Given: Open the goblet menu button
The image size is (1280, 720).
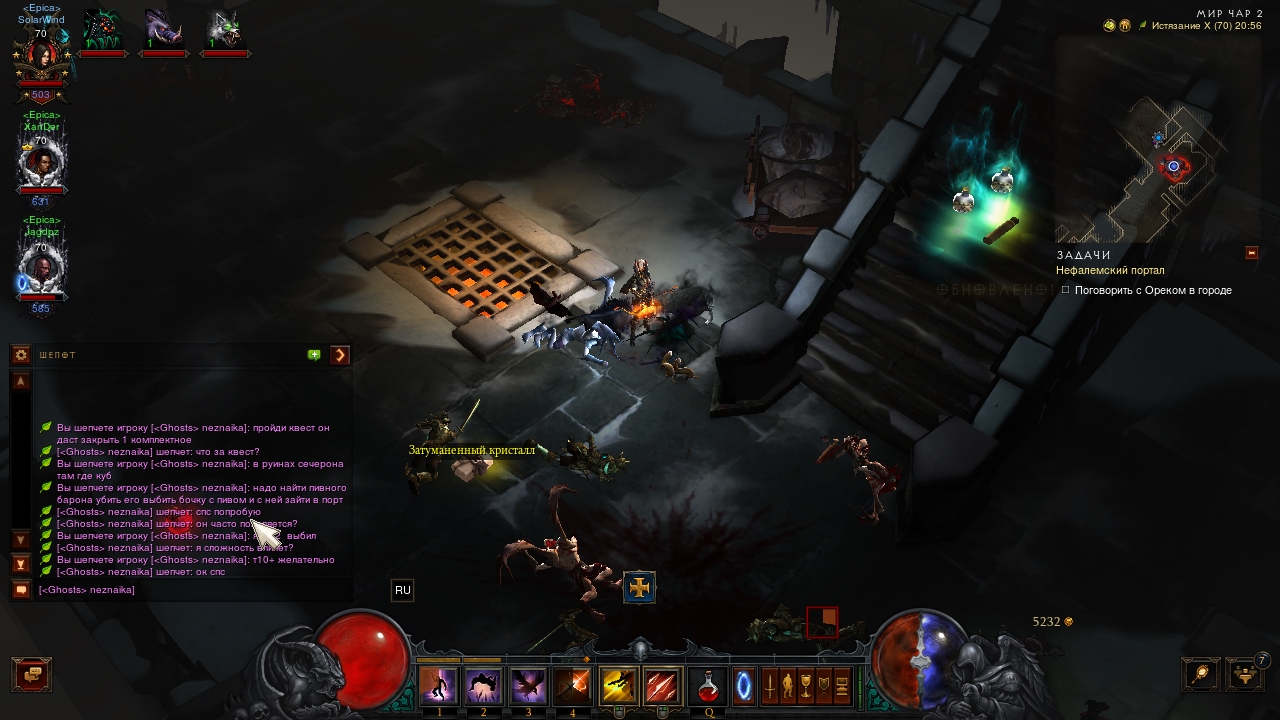Looking at the screenshot, I should (x=806, y=686).
